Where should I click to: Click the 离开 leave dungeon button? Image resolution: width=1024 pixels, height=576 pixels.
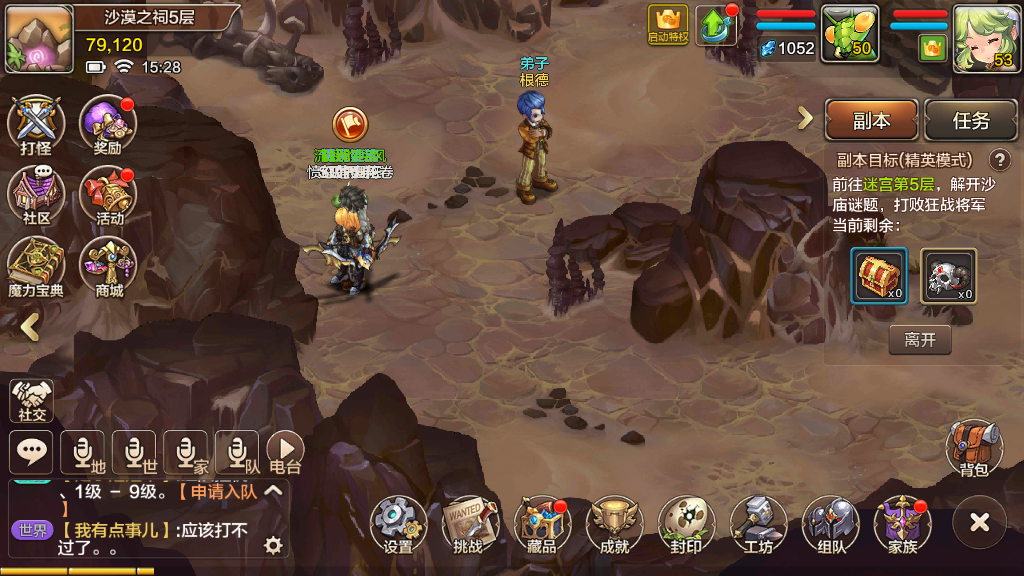[919, 340]
